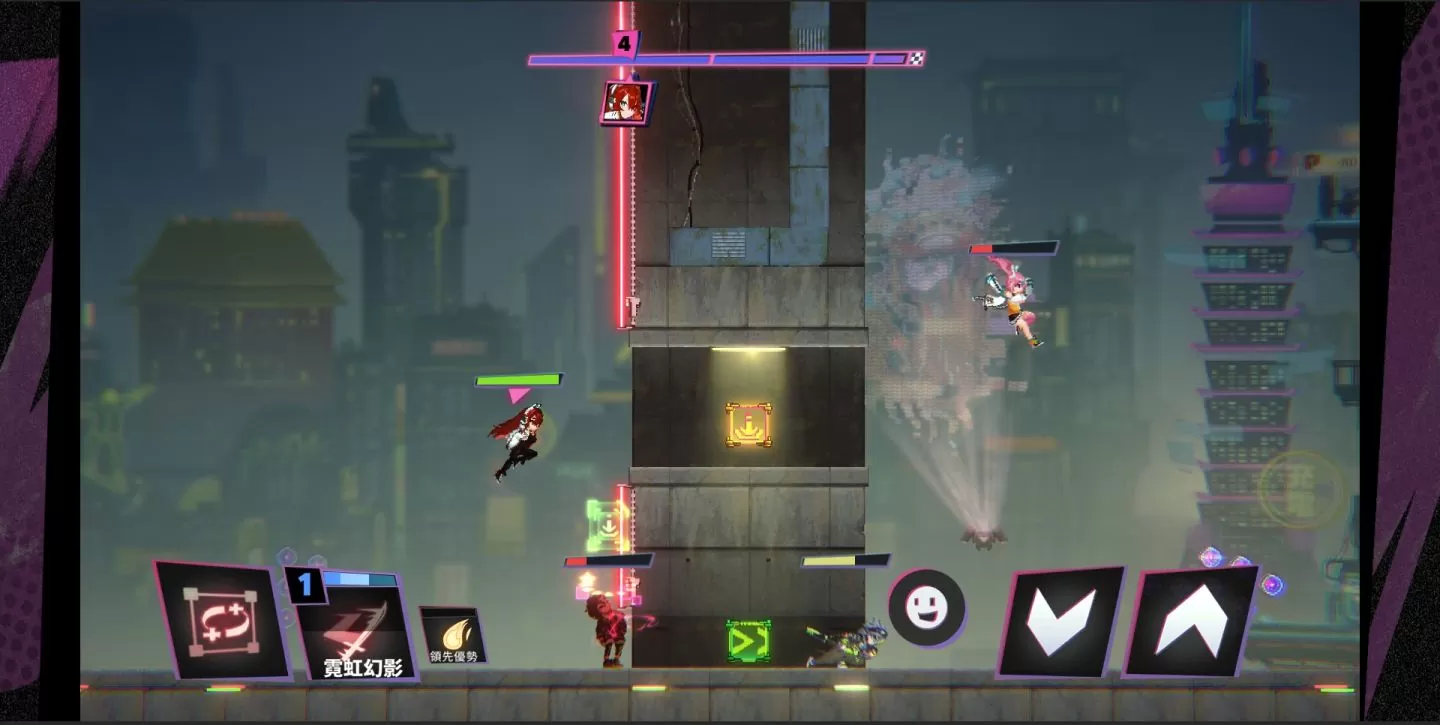Tap the upward chevron jump button
The width and height of the screenshot is (1440, 725).
pyautogui.click(x=1190, y=620)
